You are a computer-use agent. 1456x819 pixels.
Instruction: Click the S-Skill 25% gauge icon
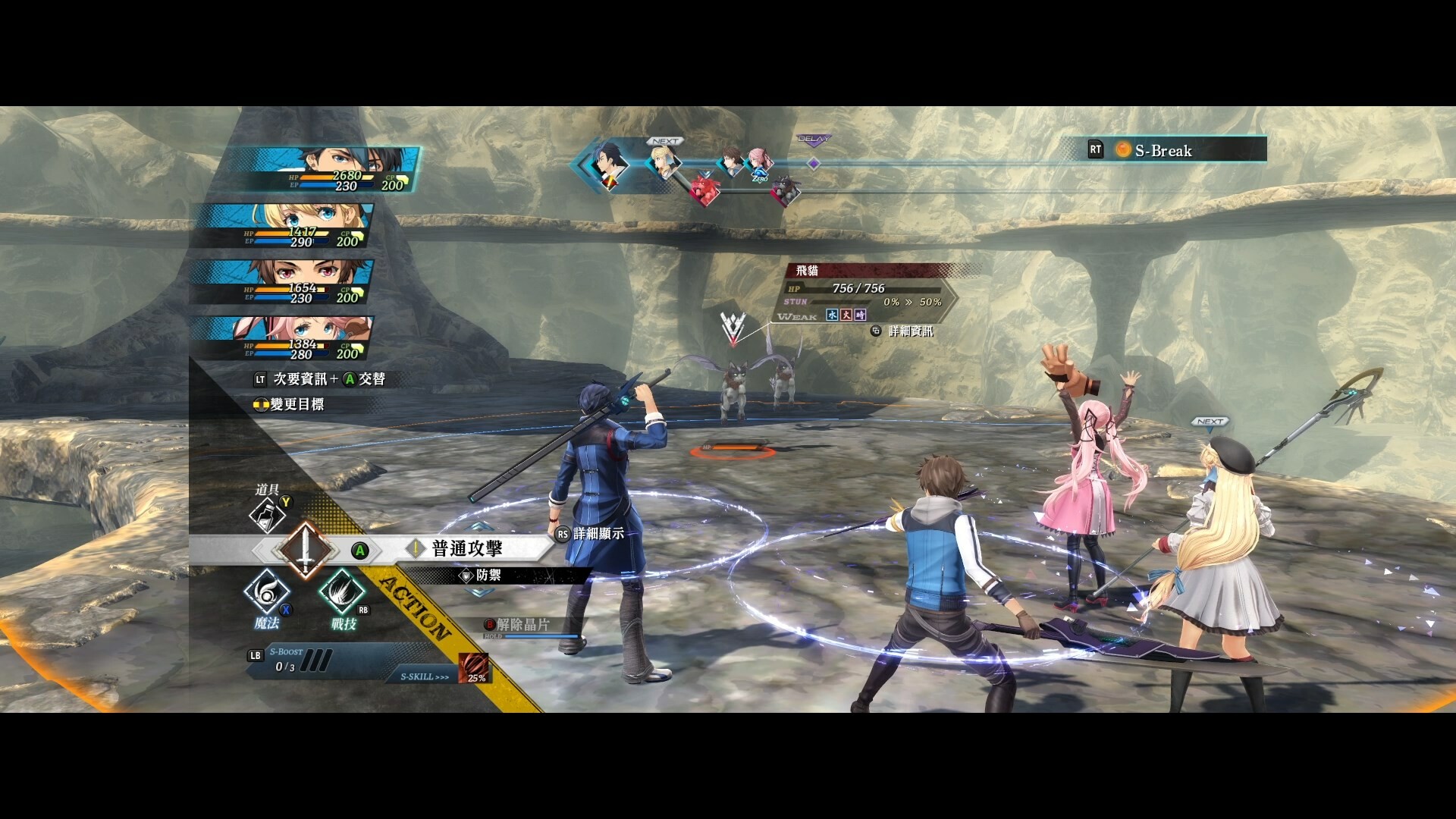coord(474,669)
